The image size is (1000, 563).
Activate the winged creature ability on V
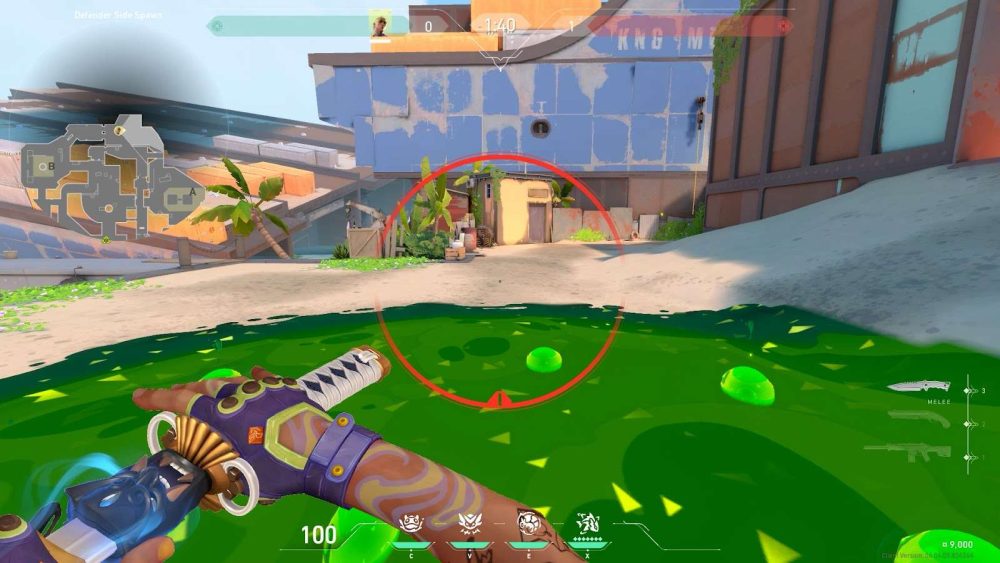(x=468, y=523)
